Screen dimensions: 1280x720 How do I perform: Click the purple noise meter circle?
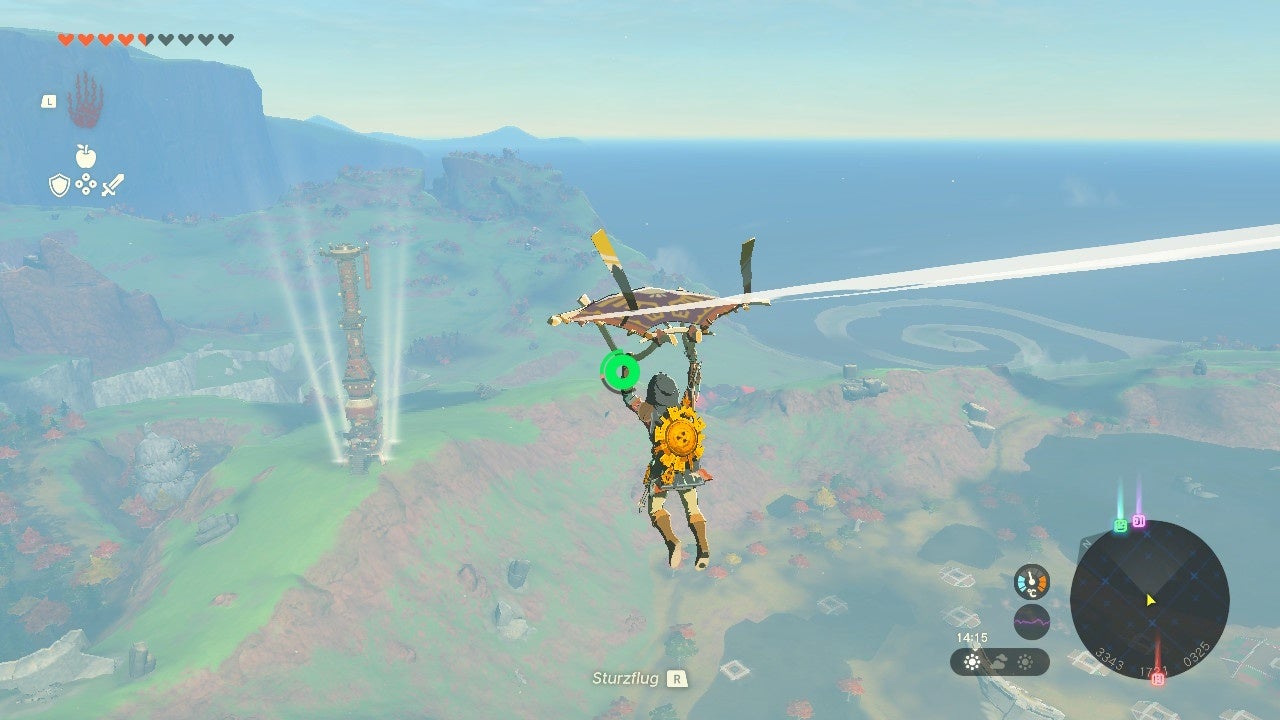(1031, 621)
